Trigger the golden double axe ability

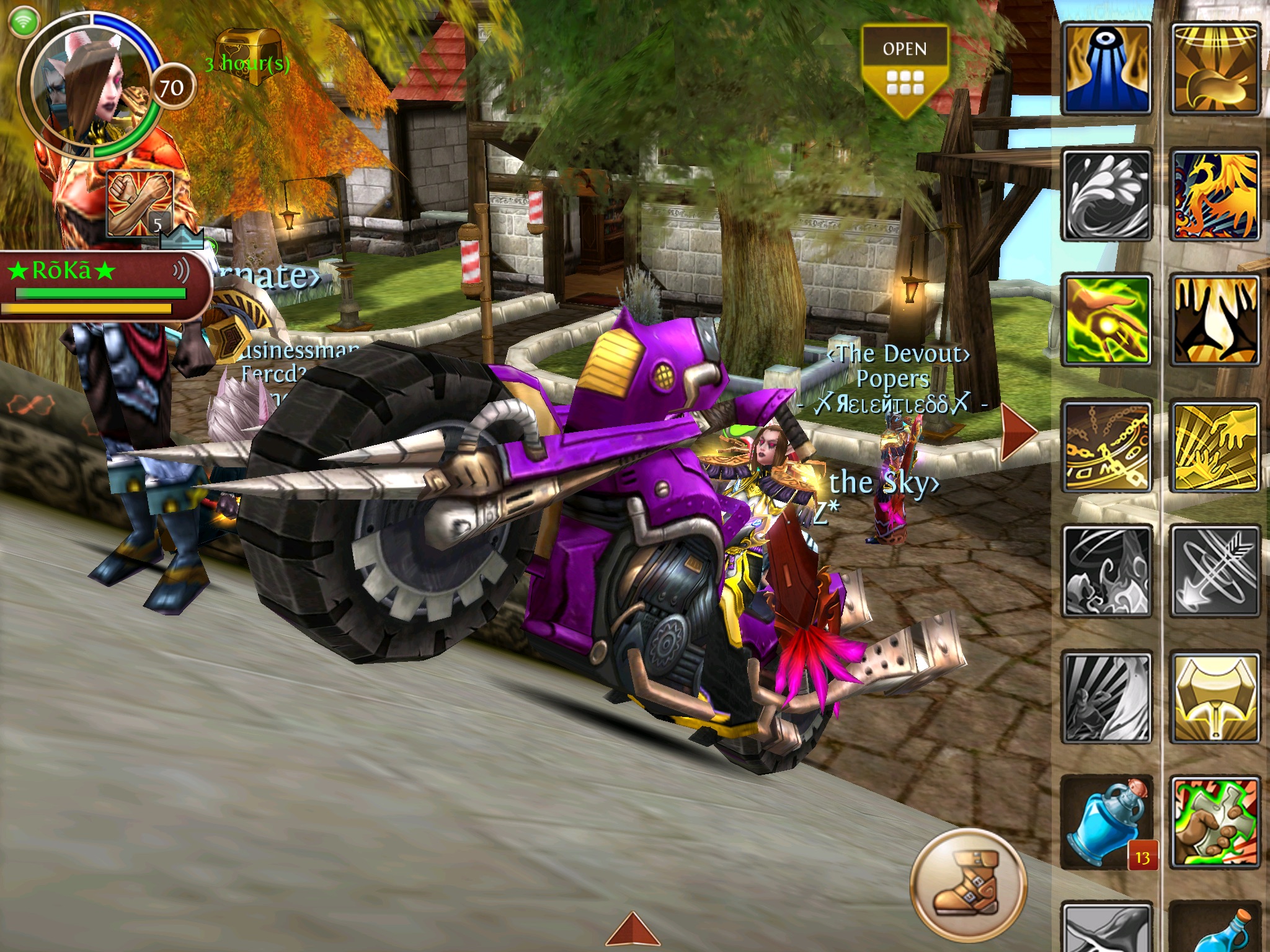[x=1215, y=697]
